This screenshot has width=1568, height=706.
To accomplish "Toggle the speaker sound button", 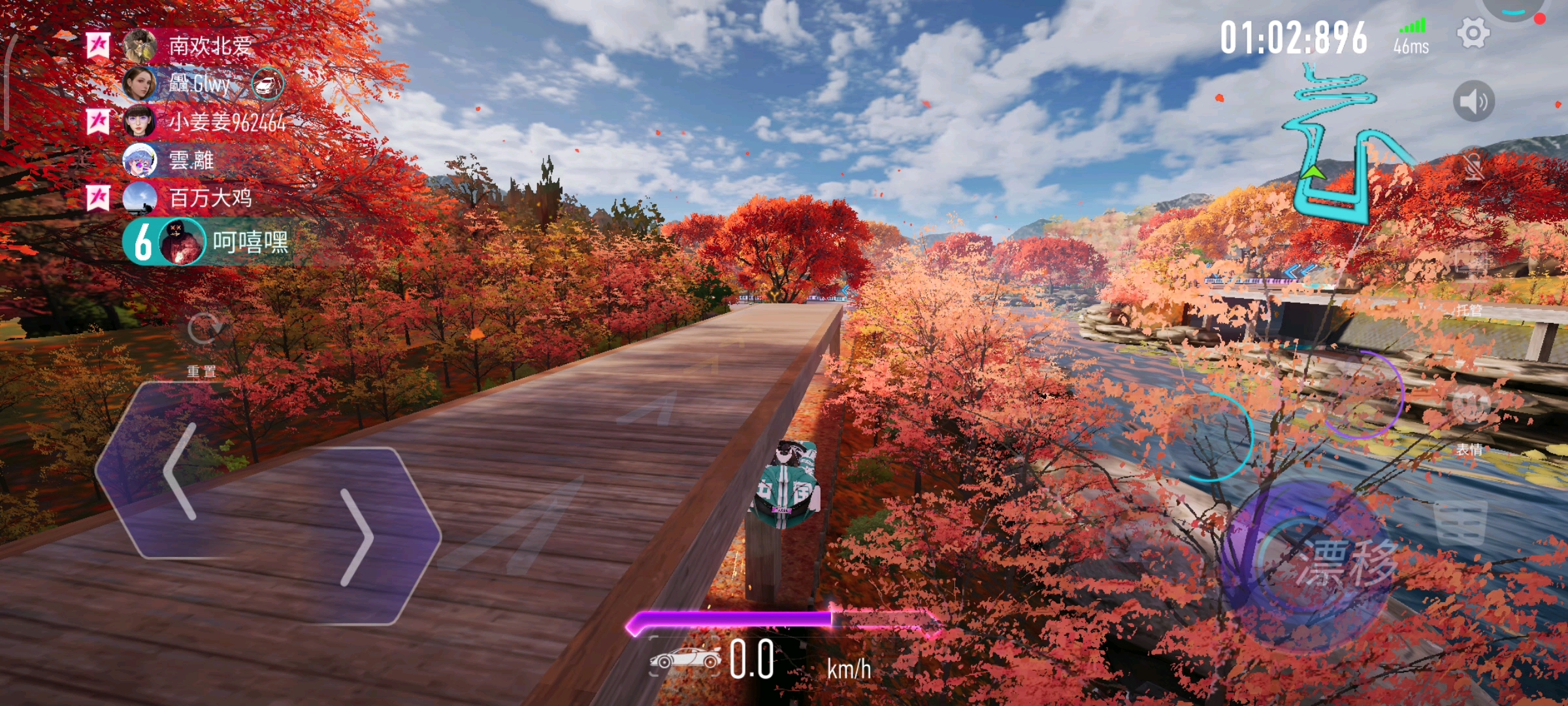I will tap(1473, 101).
